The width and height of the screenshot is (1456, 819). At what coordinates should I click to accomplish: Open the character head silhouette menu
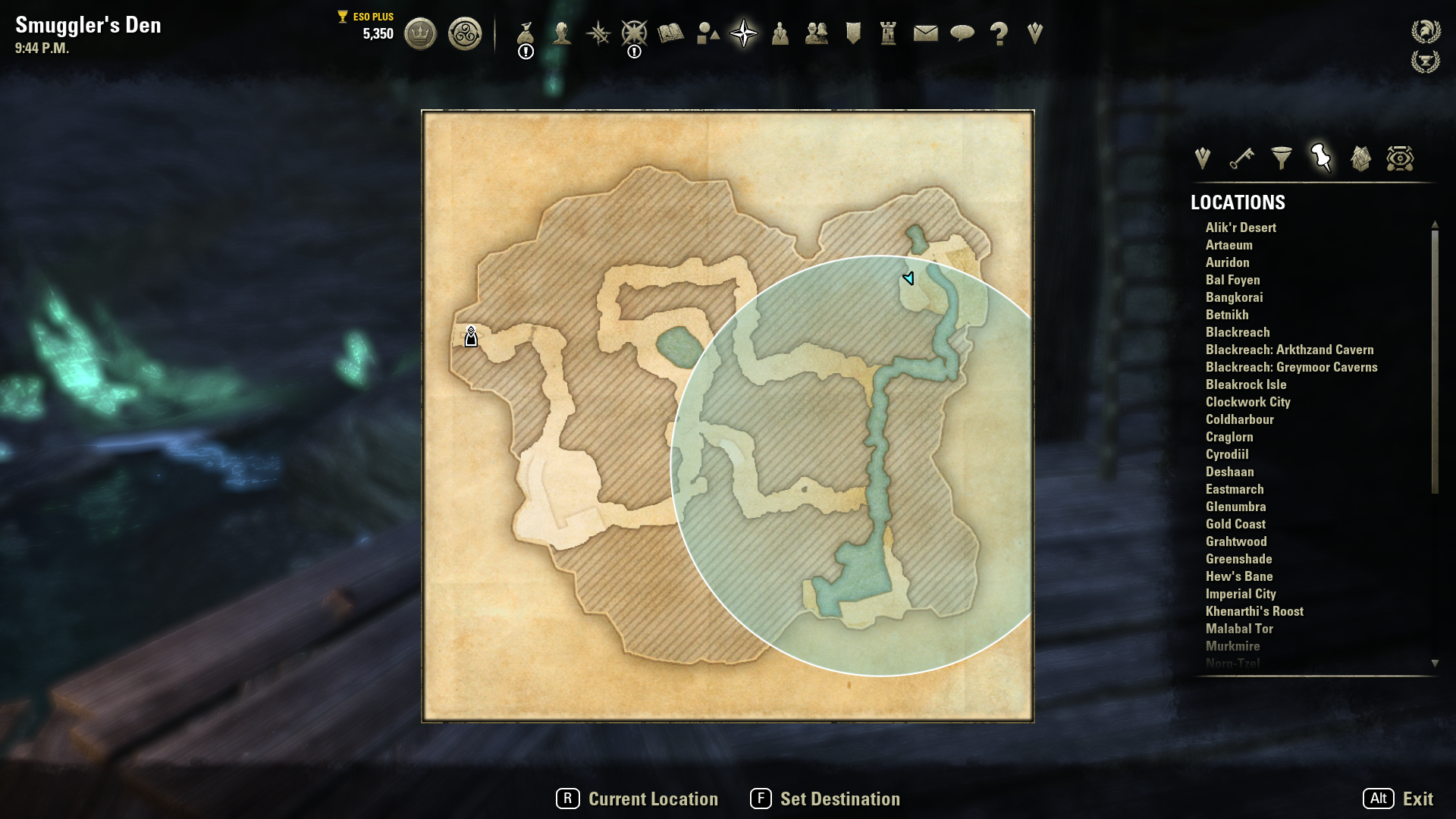point(562,33)
